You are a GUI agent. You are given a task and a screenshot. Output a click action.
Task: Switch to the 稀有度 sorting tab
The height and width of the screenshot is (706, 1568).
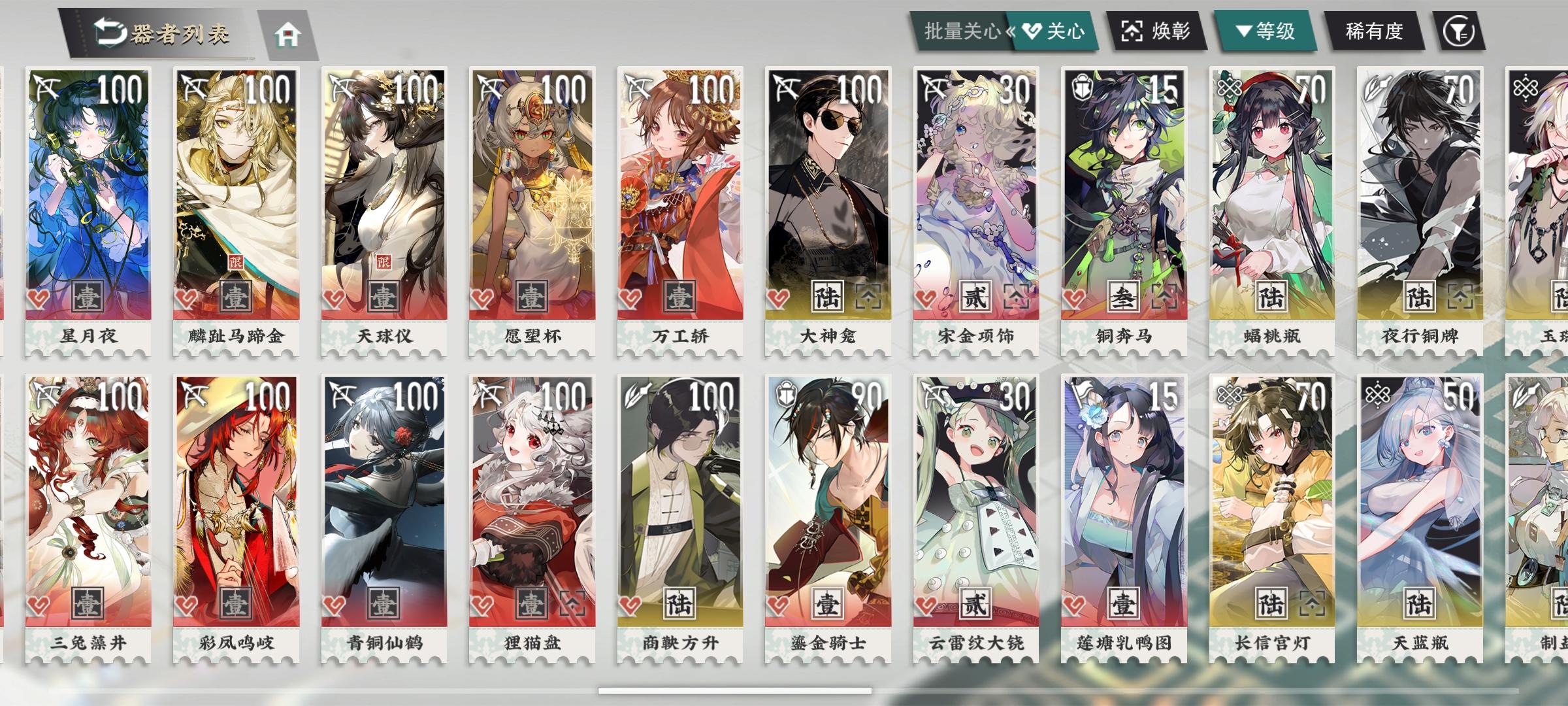(1375, 31)
